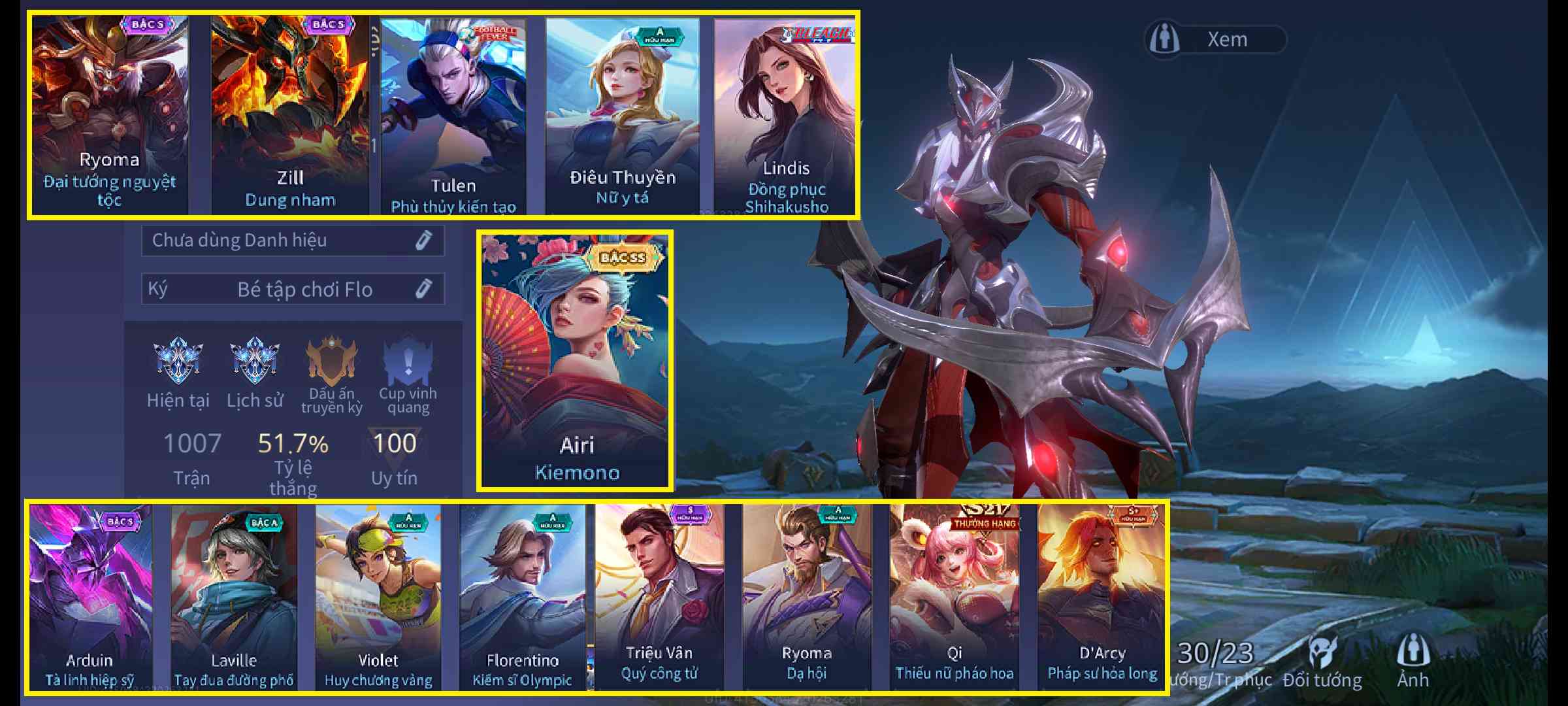This screenshot has width=1568, height=706.
Task: Pick the Florentino Kiếm sĩ Olympic card
Action: pyautogui.click(x=523, y=596)
